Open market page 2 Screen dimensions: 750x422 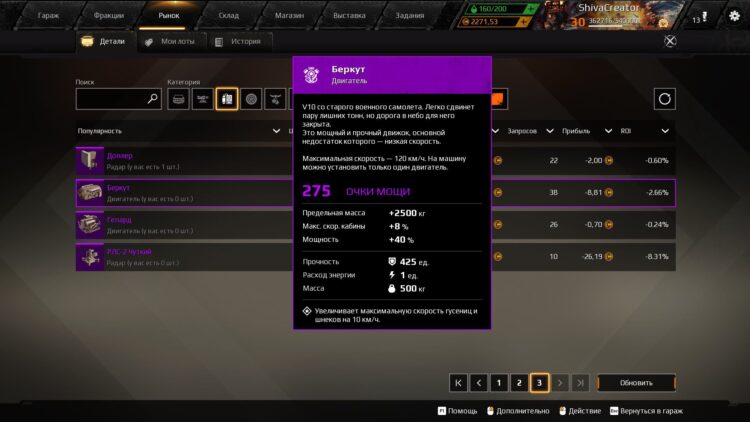pos(519,382)
